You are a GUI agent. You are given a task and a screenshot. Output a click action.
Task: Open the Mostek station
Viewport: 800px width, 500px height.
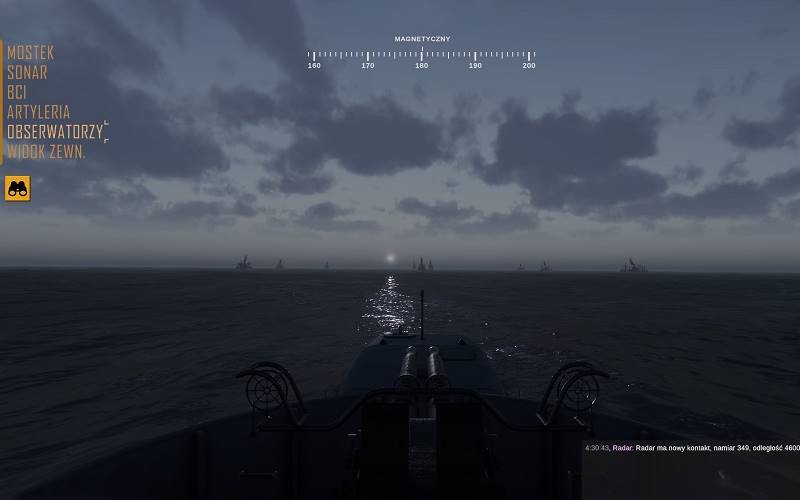coord(31,52)
